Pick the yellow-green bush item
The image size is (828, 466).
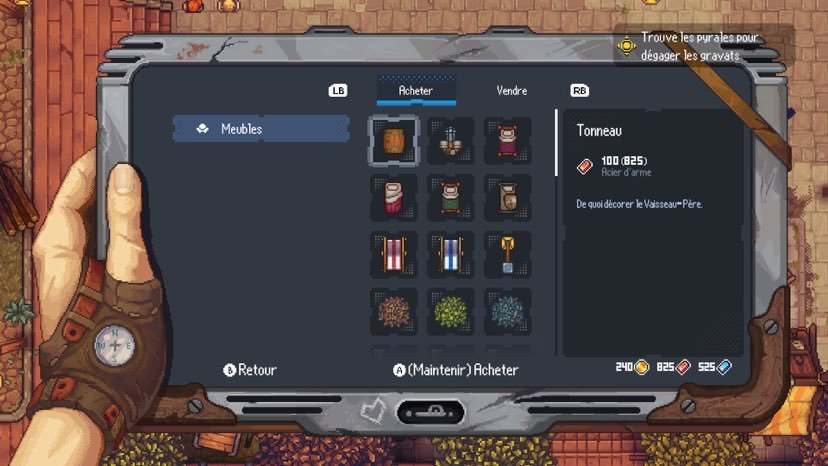tap(450, 312)
